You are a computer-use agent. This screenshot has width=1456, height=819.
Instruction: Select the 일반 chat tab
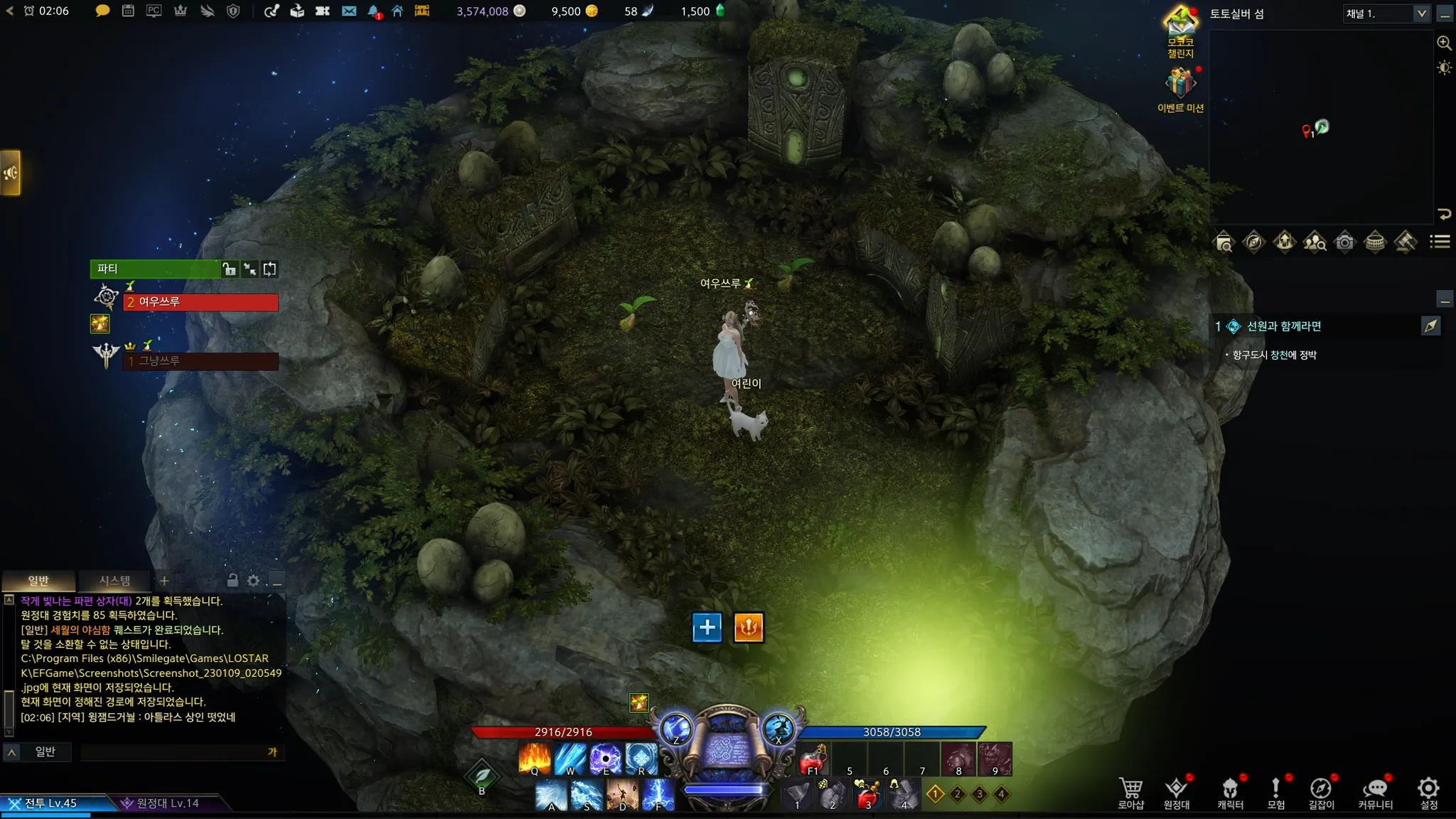(38, 581)
